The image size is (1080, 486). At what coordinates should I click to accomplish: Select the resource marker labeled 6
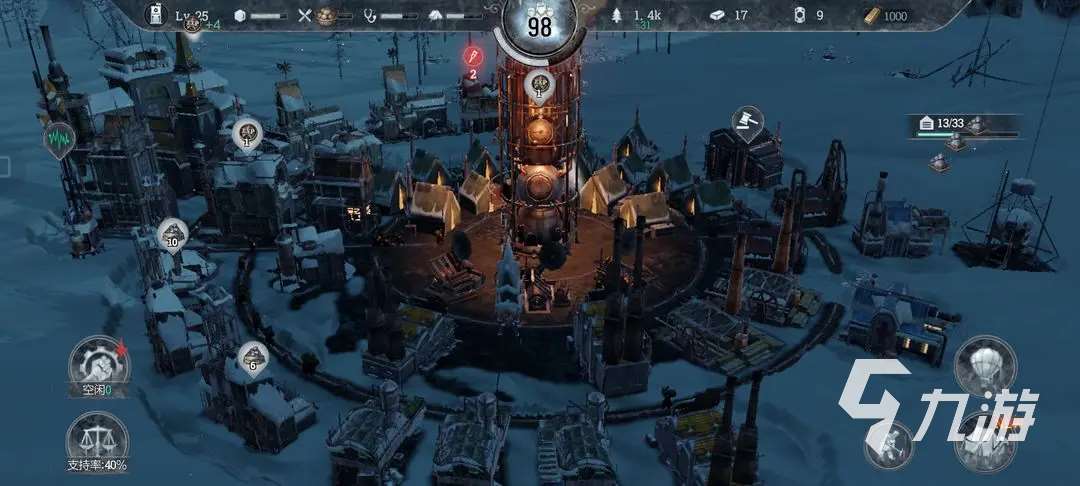click(x=252, y=357)
